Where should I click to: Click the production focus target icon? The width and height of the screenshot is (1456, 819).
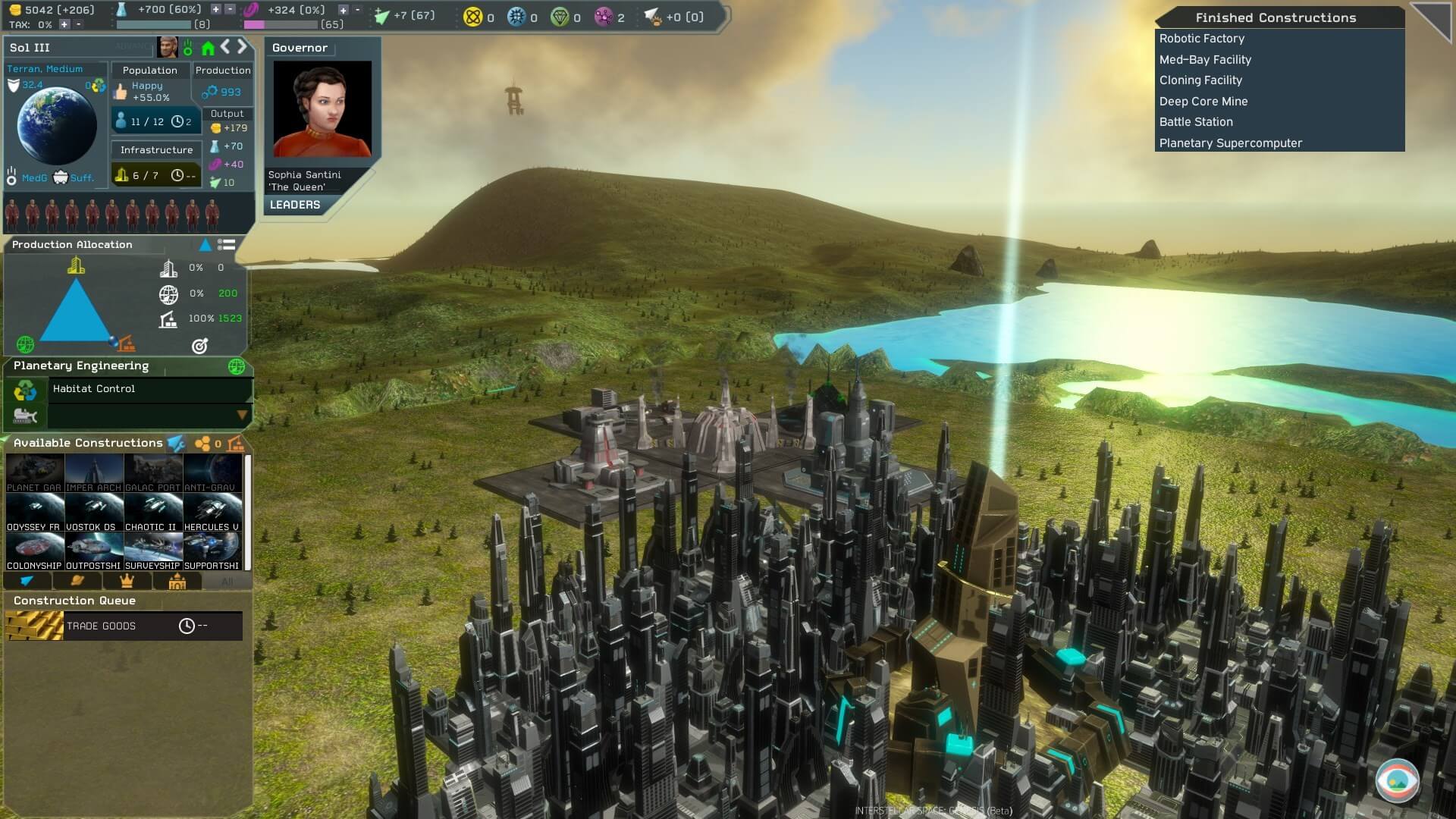coord(199,346)
